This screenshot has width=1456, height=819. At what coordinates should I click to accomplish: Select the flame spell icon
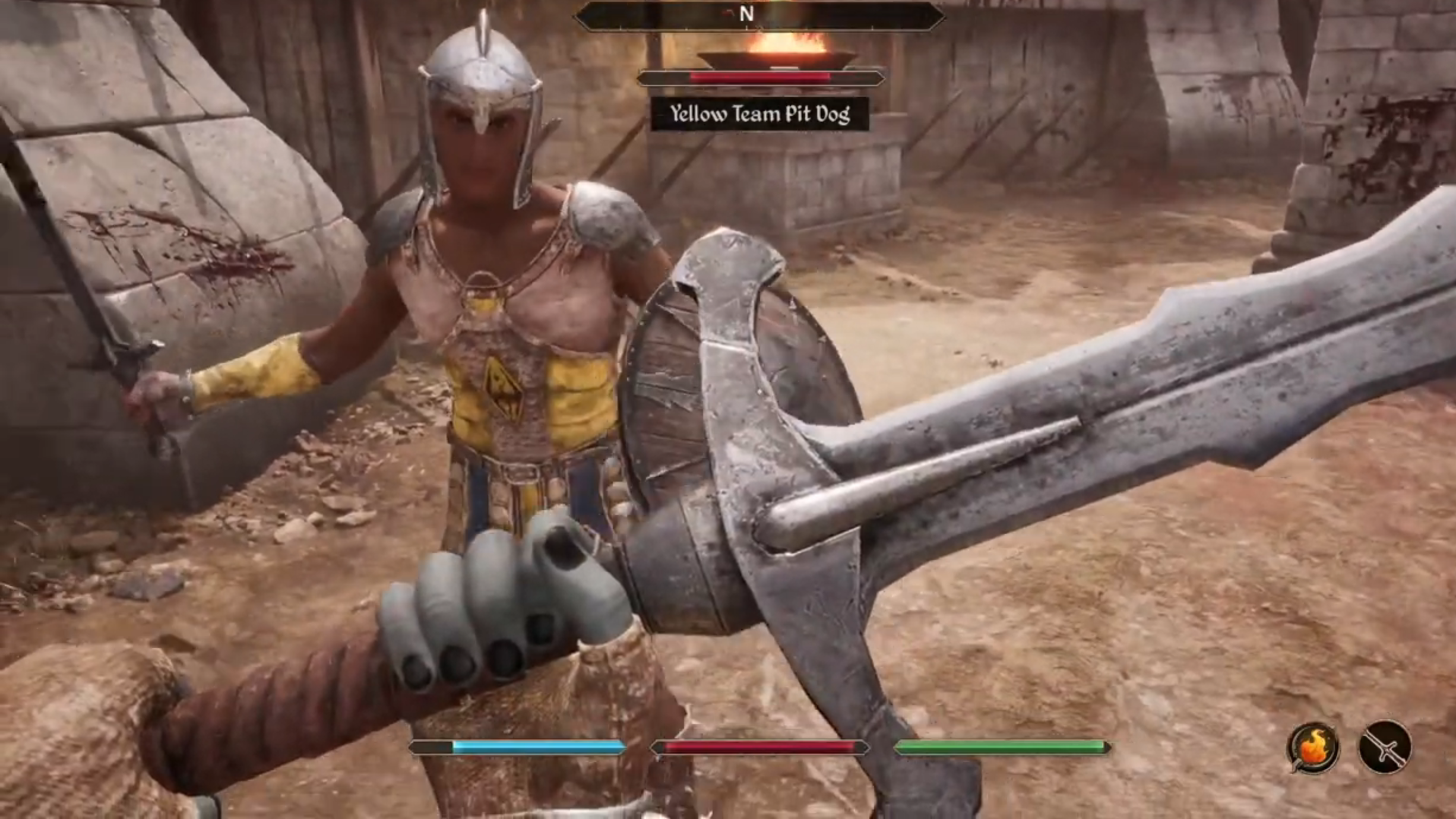(1312, 747)
